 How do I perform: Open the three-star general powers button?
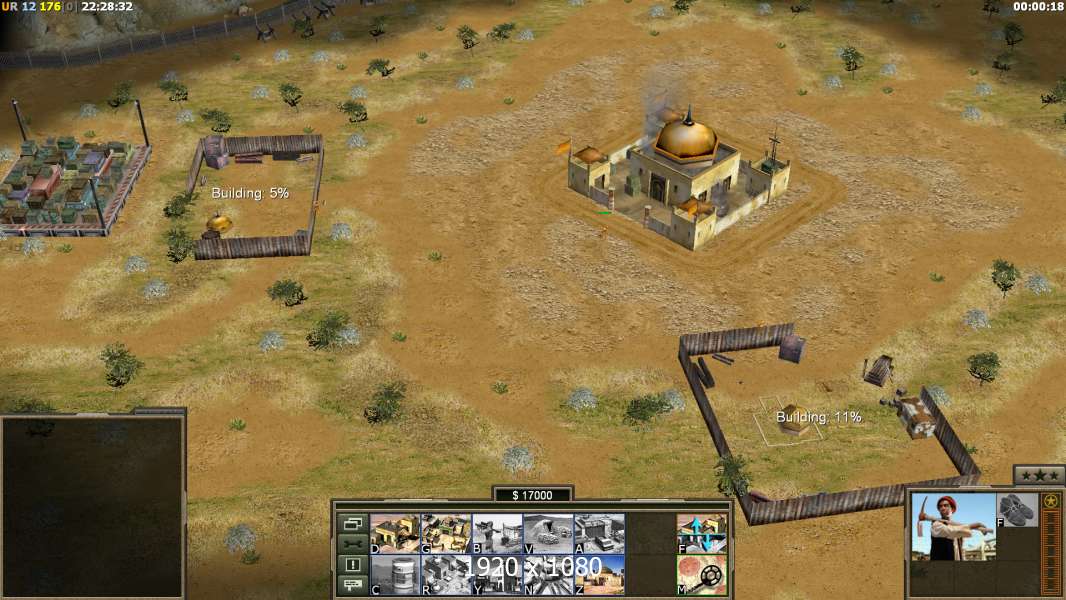coord(1038,475)
